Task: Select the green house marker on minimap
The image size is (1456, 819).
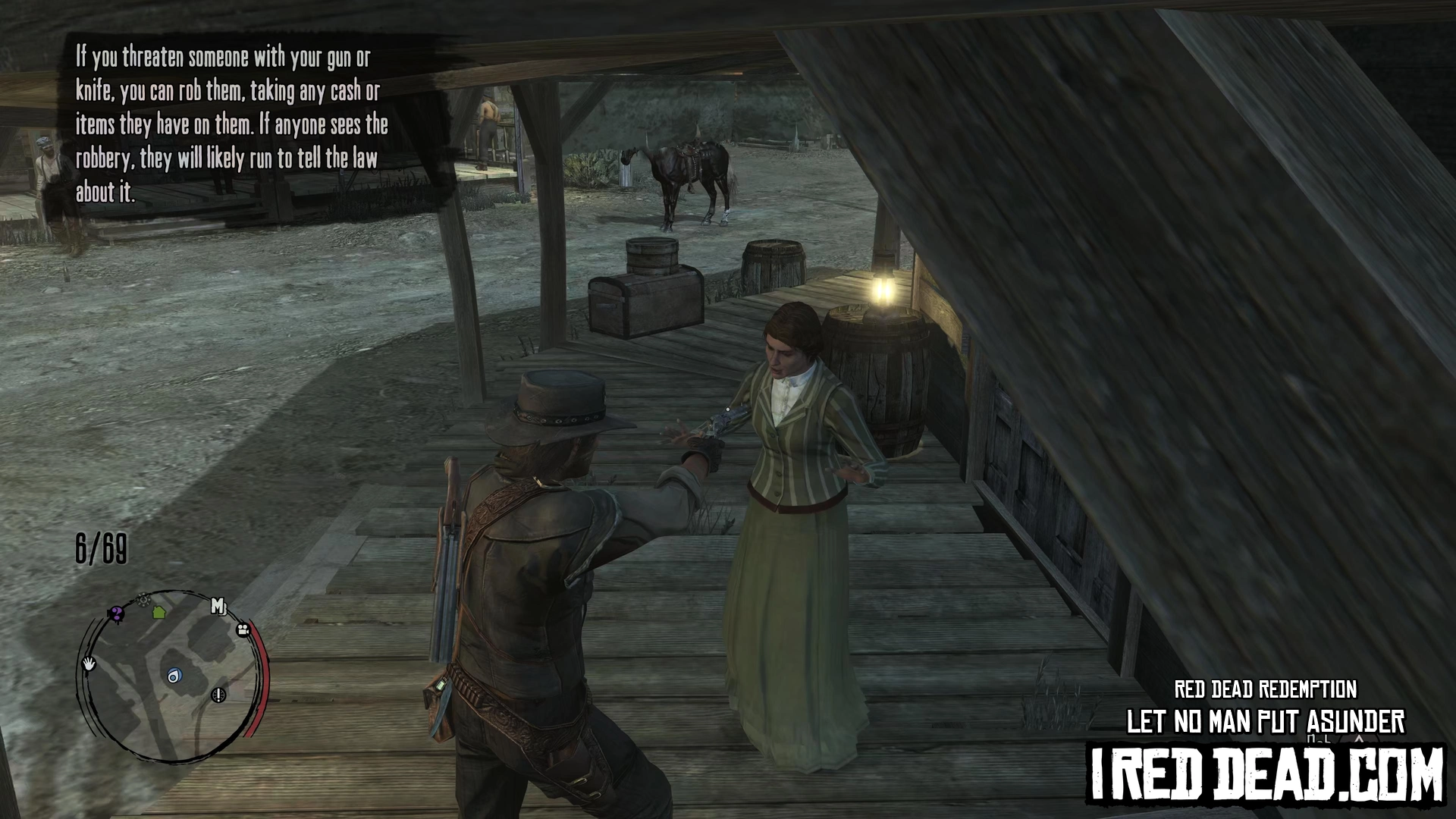Action: tap(159, 611)
